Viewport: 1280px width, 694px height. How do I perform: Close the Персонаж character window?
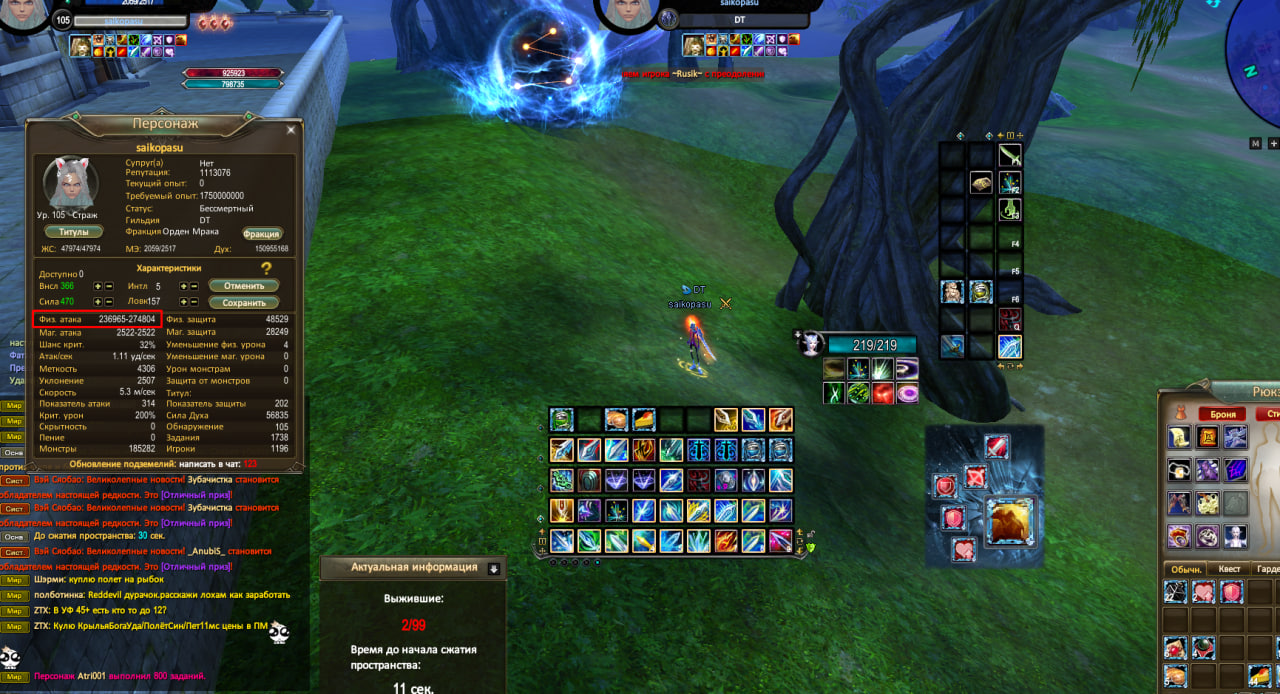291,129
